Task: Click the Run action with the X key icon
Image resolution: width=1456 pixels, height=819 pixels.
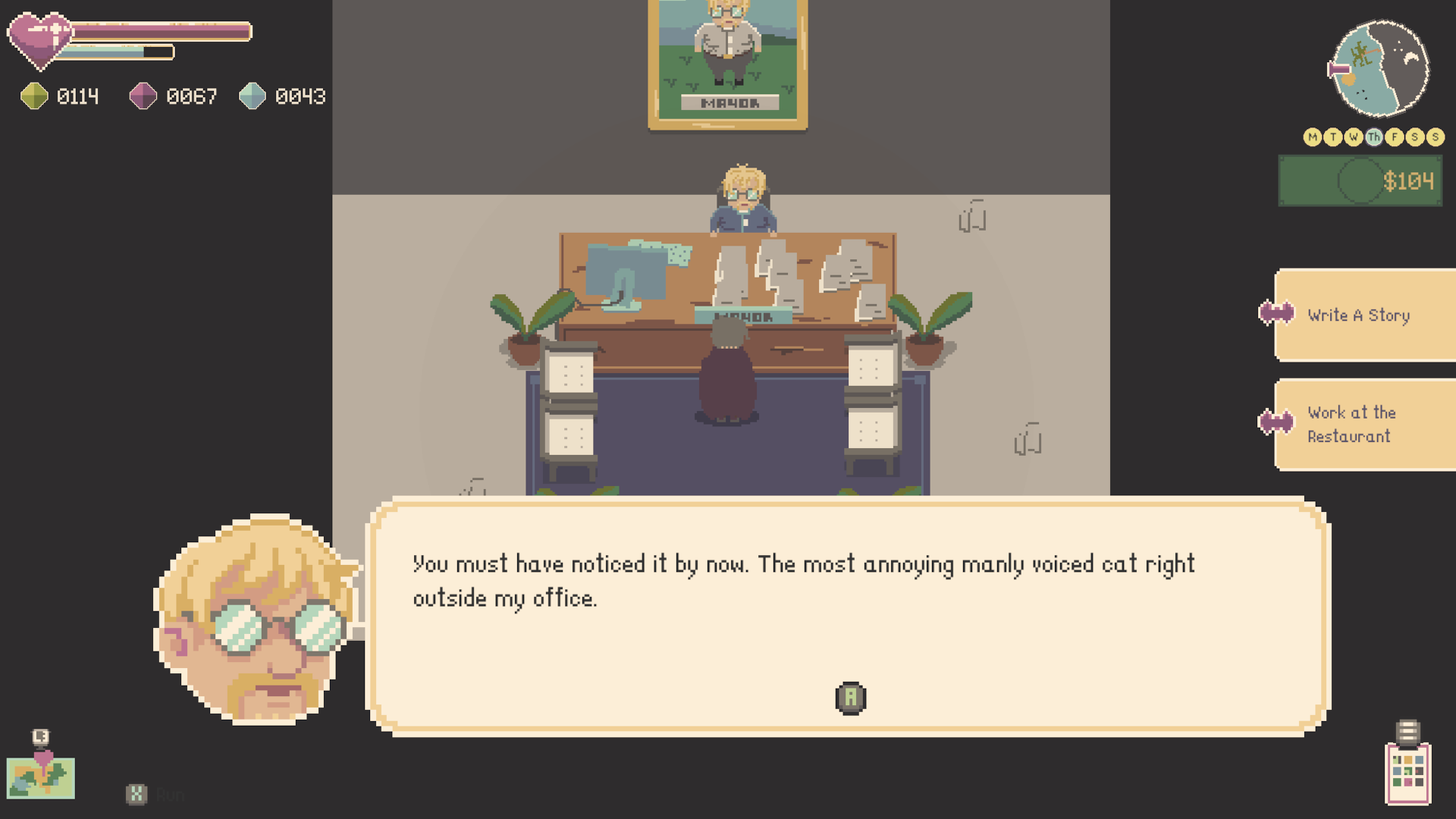Action: coord(136,795)
